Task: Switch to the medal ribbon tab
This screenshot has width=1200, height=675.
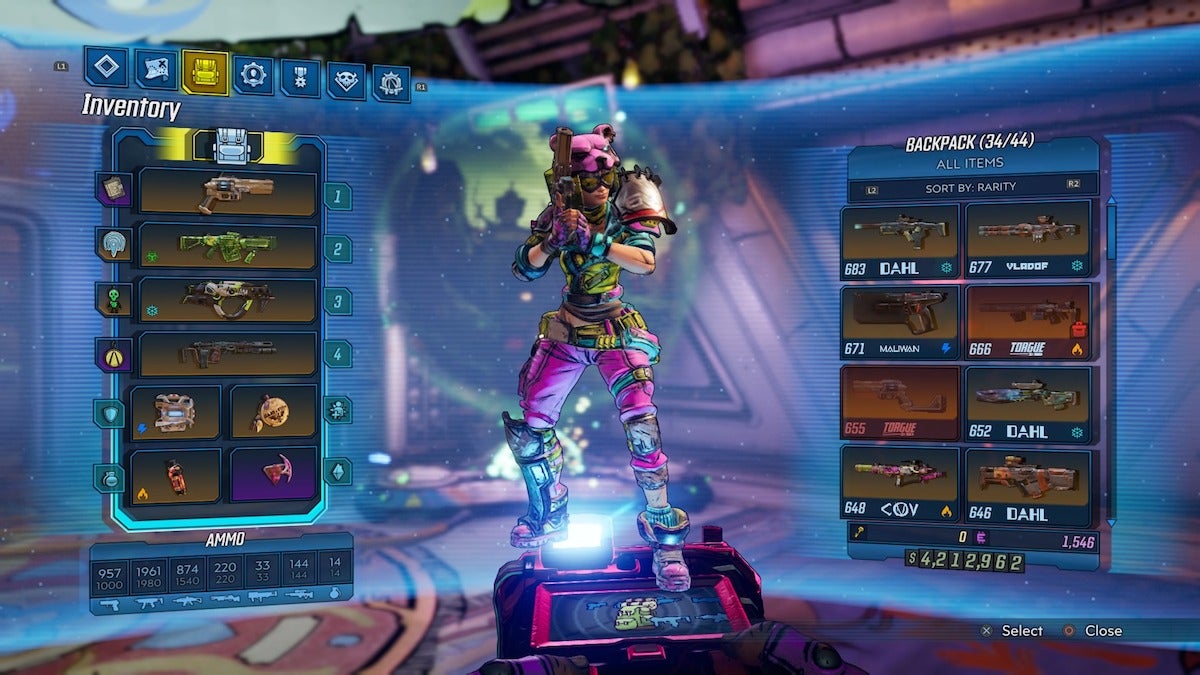Action: coord(300,78)
